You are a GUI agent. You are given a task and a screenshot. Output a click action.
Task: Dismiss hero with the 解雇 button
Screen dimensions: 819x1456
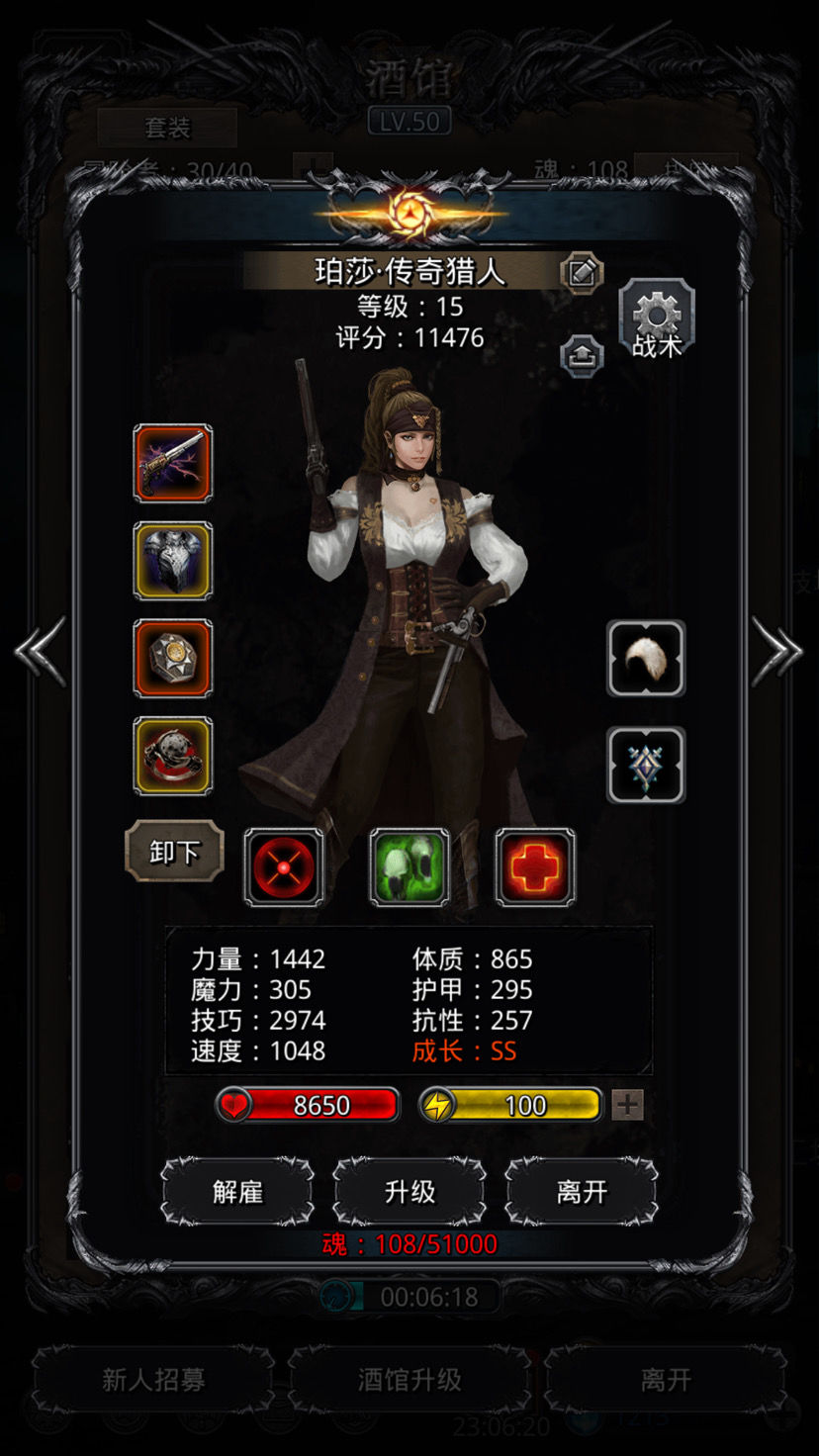[x=237, y=1192]
